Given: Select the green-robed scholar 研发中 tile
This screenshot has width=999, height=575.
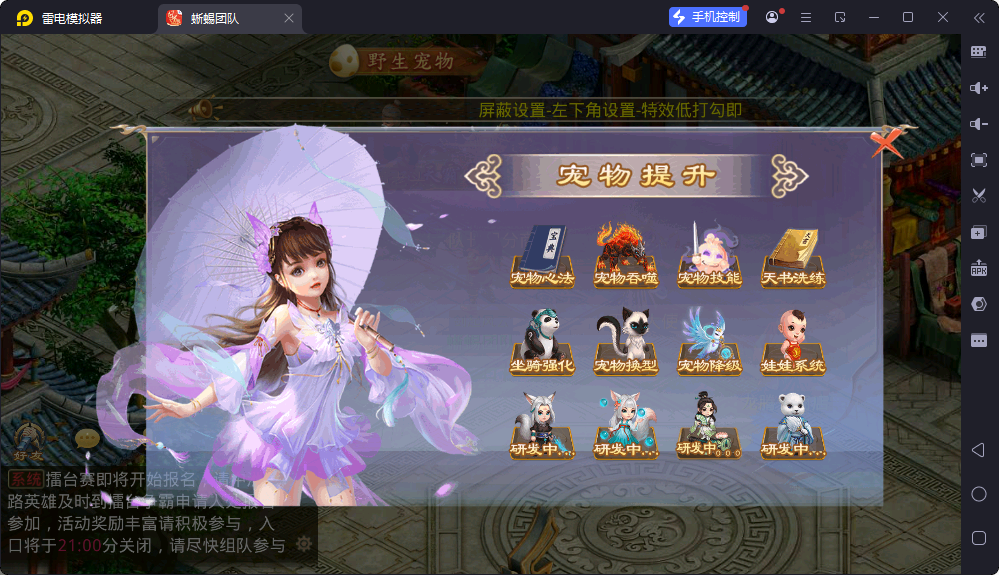Looking at the screenshot, I should coord(709,427).
